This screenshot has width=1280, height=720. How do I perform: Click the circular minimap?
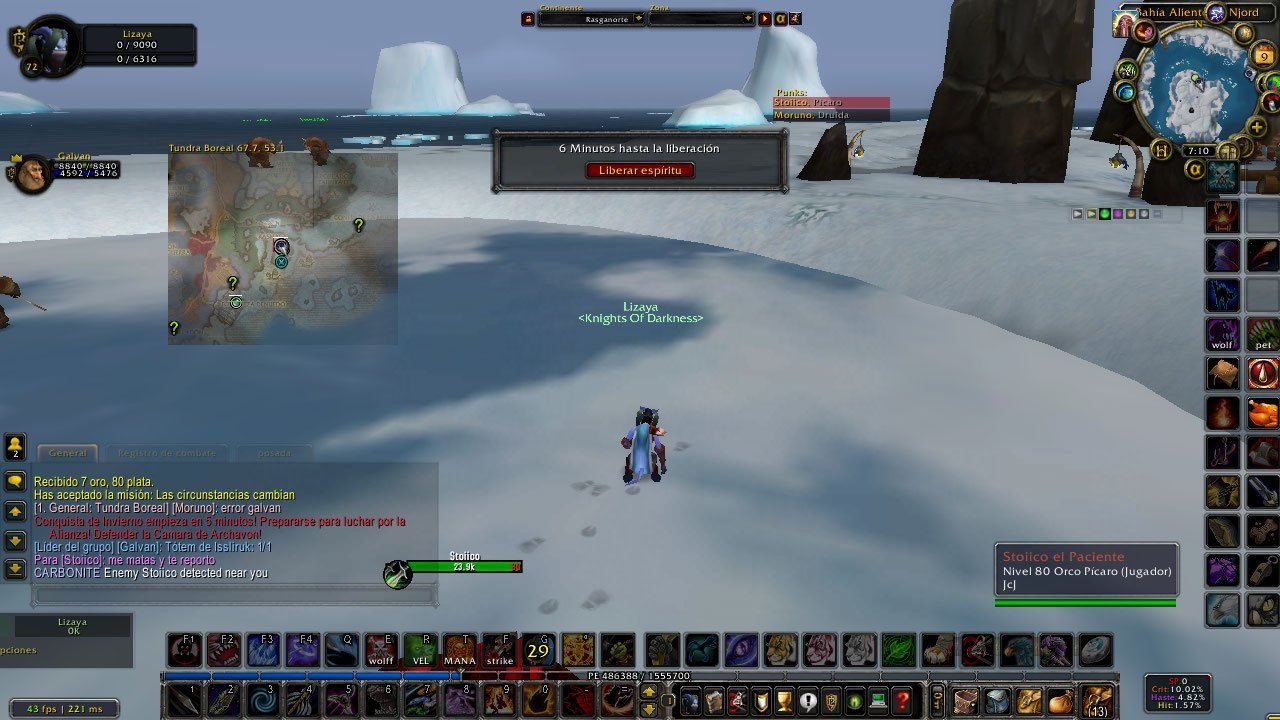coord(1196,85)
